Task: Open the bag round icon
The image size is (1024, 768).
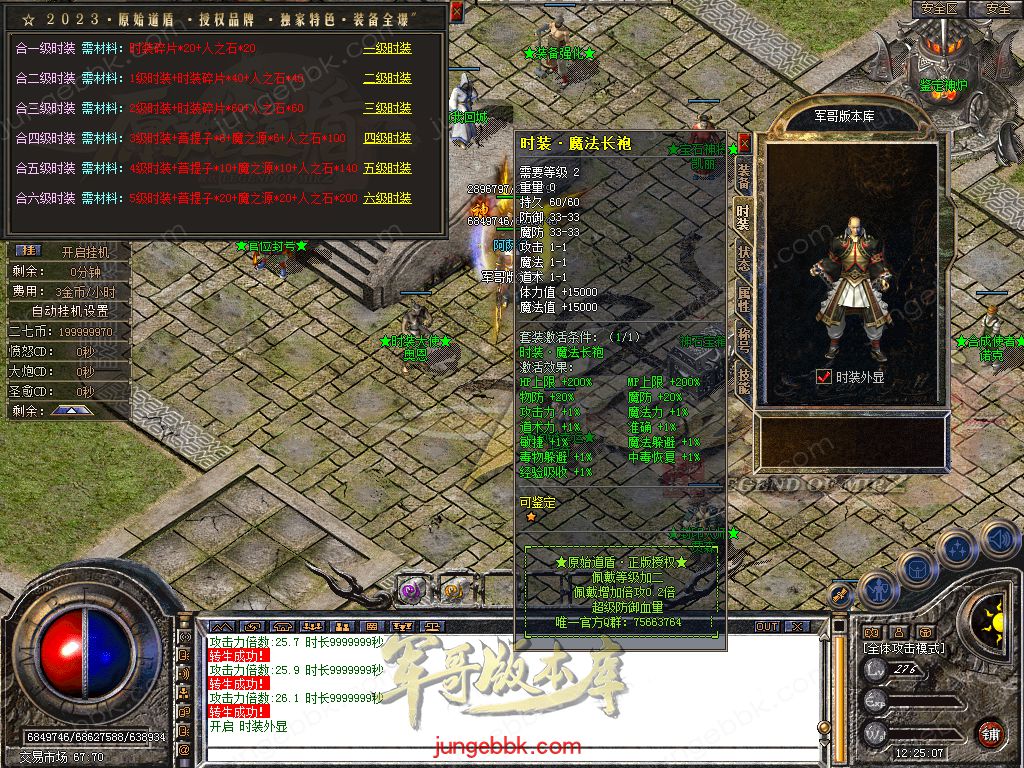Action: coord(916,567)
